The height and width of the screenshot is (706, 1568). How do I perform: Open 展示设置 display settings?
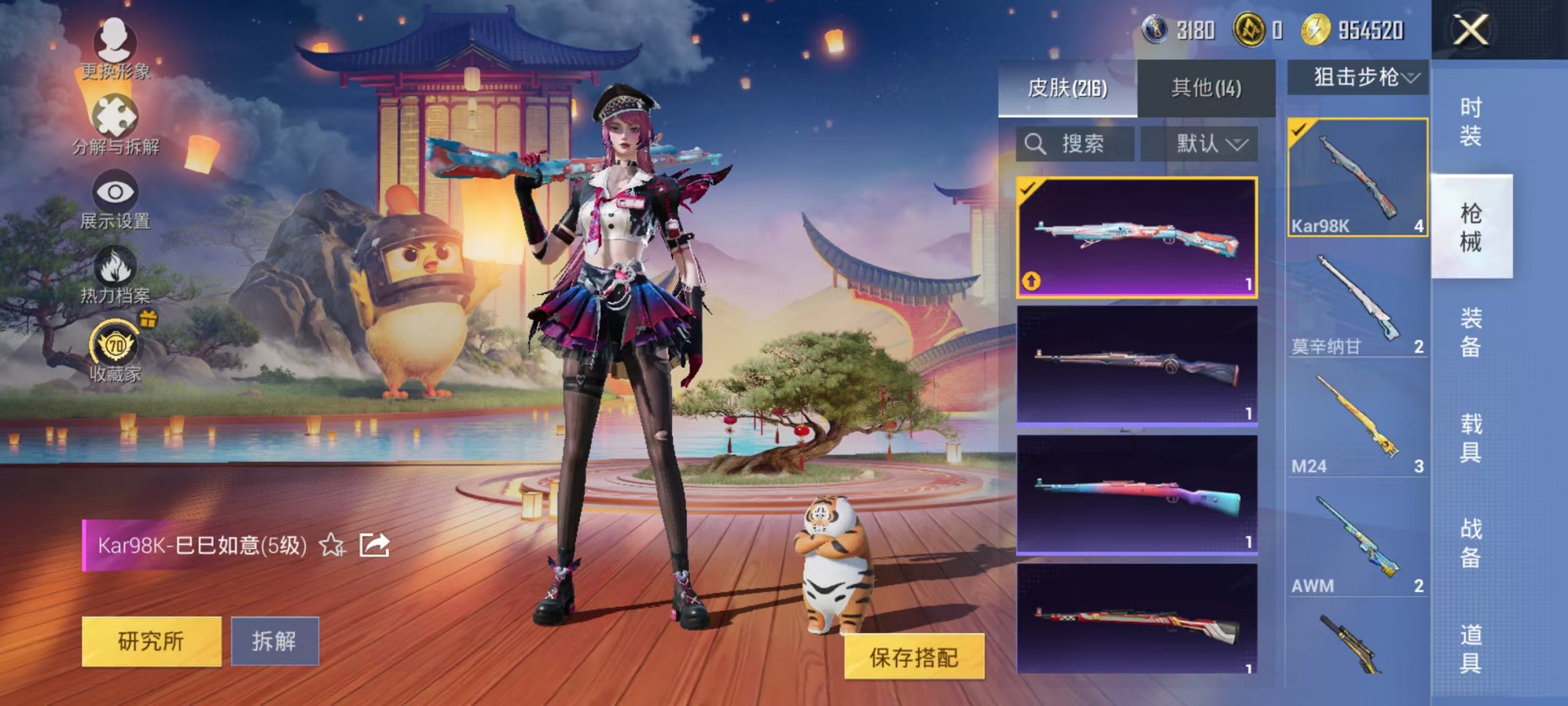(x=115, y=200)
